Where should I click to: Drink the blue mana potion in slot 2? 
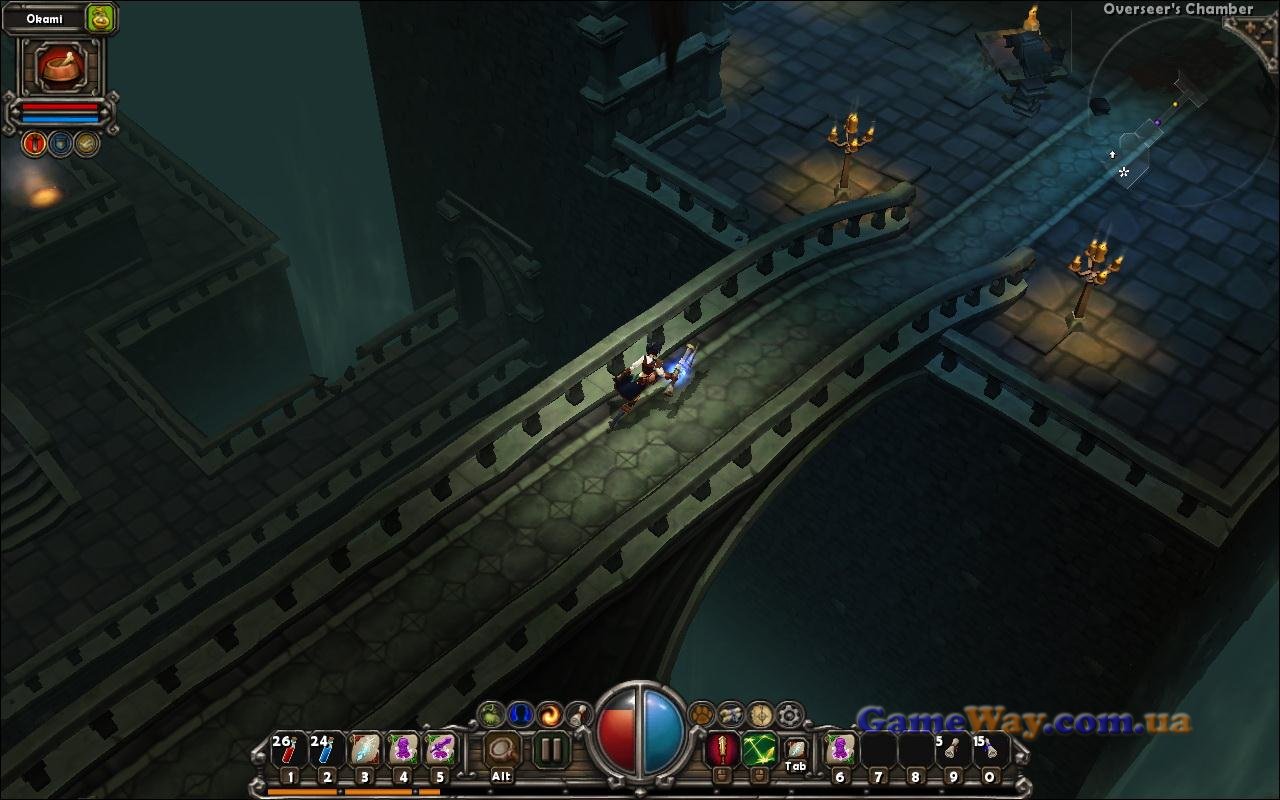pos(326,750)
